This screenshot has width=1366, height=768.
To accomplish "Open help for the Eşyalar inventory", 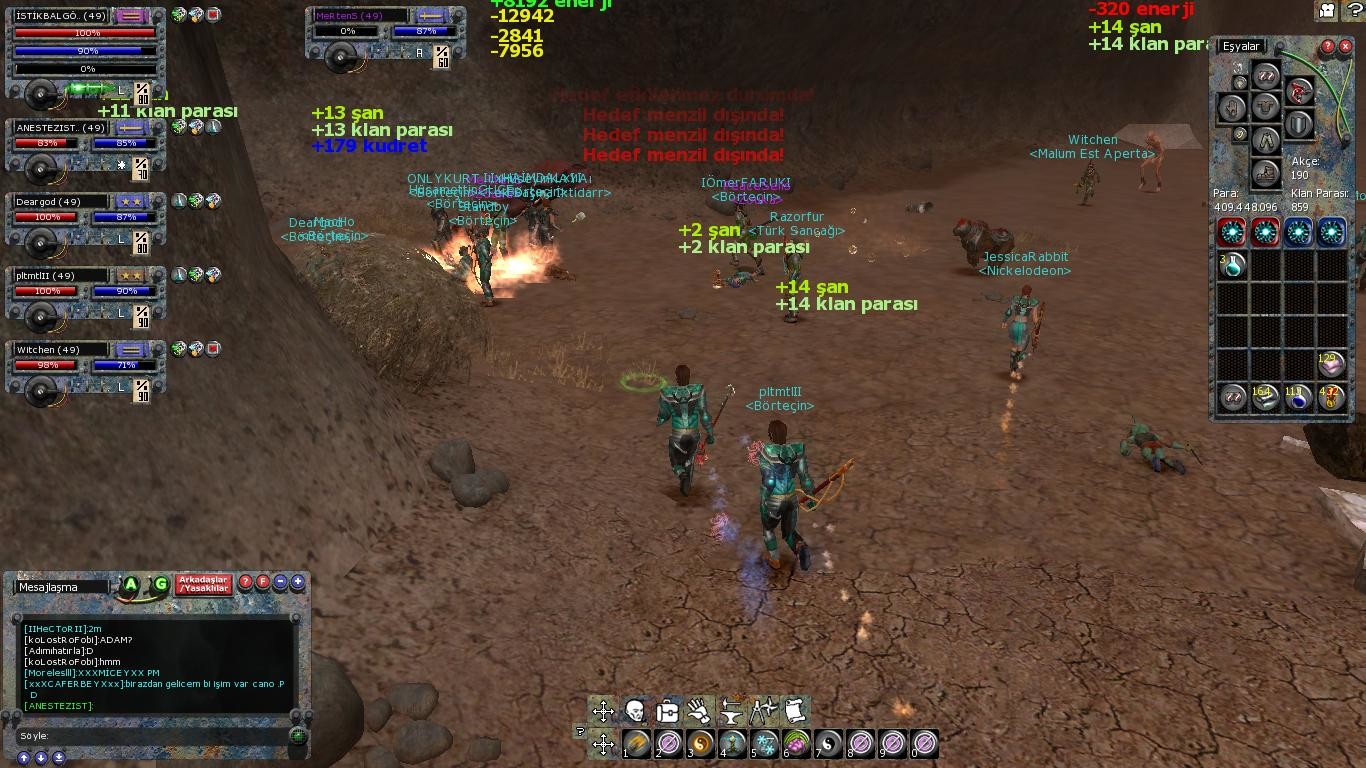I will (1328, 47).
